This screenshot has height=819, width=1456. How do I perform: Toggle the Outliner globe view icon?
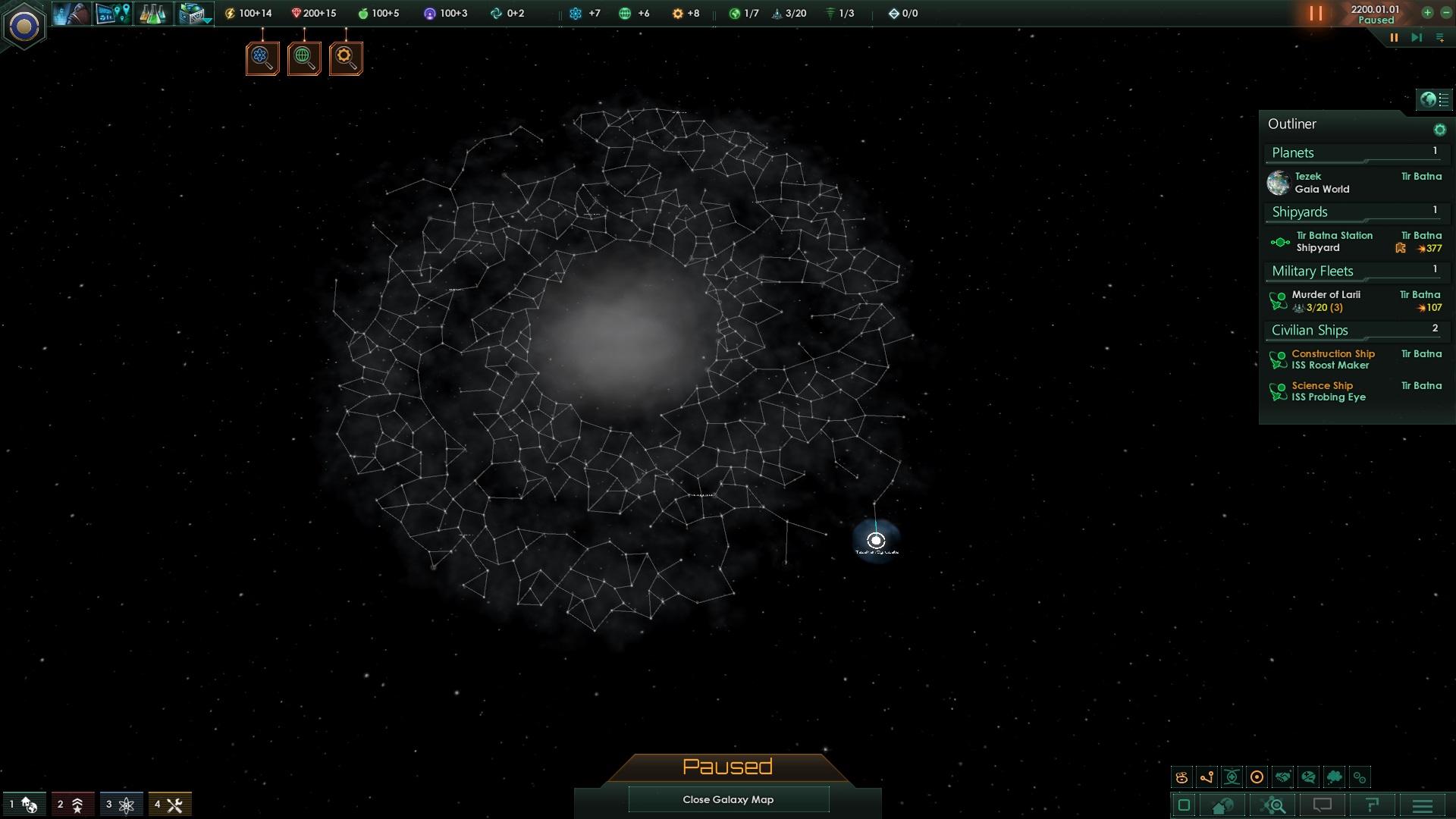coord(1429,99)
